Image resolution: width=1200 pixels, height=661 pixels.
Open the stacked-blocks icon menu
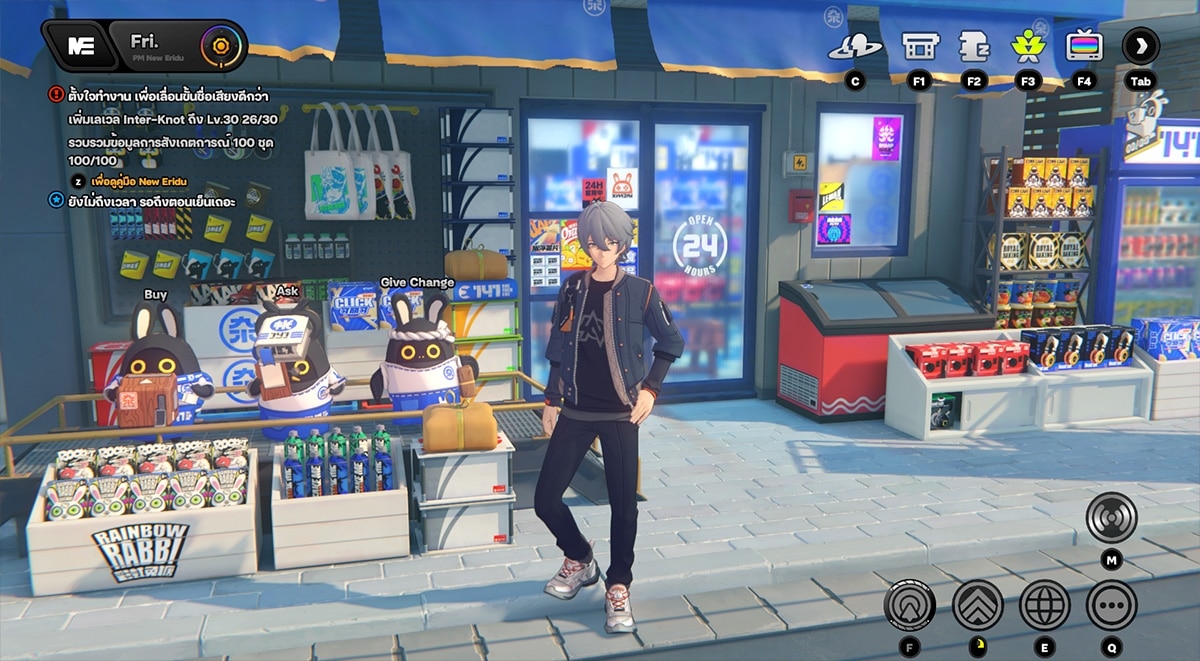[x=973, y=46]
